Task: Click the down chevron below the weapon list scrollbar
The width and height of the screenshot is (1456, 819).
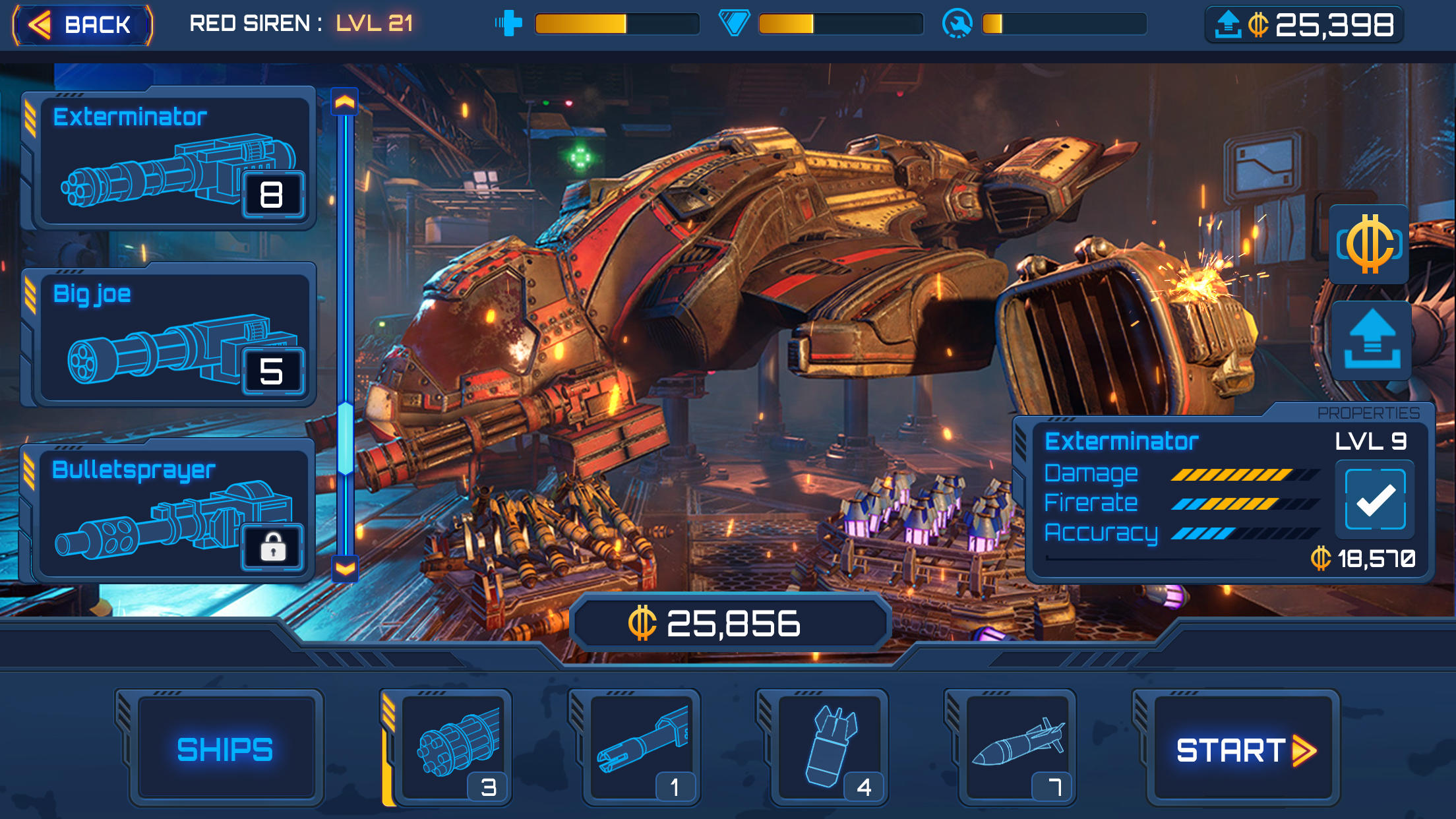Action: [x=344, y=570]
